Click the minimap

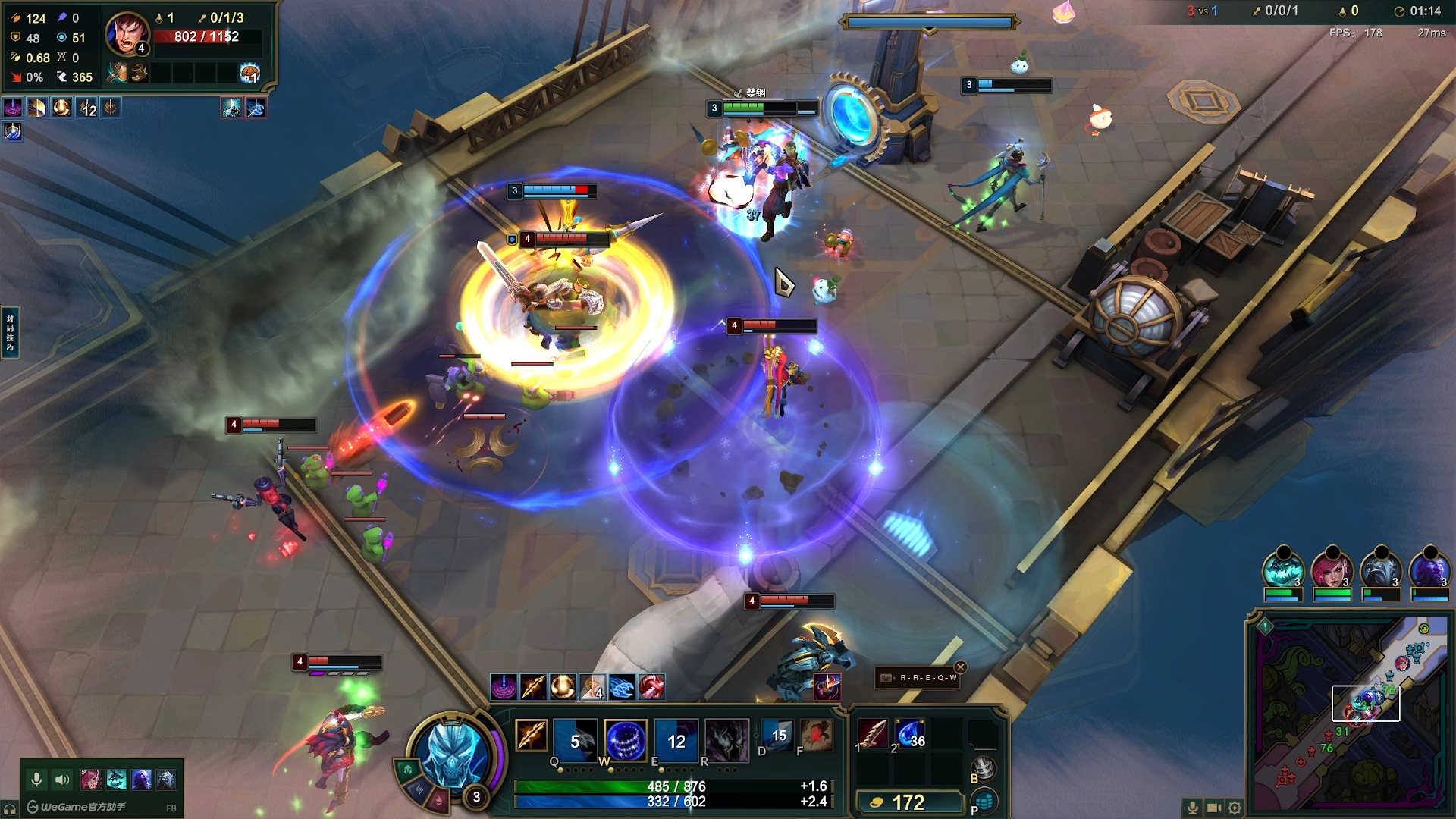click(x=1350, y=713)
